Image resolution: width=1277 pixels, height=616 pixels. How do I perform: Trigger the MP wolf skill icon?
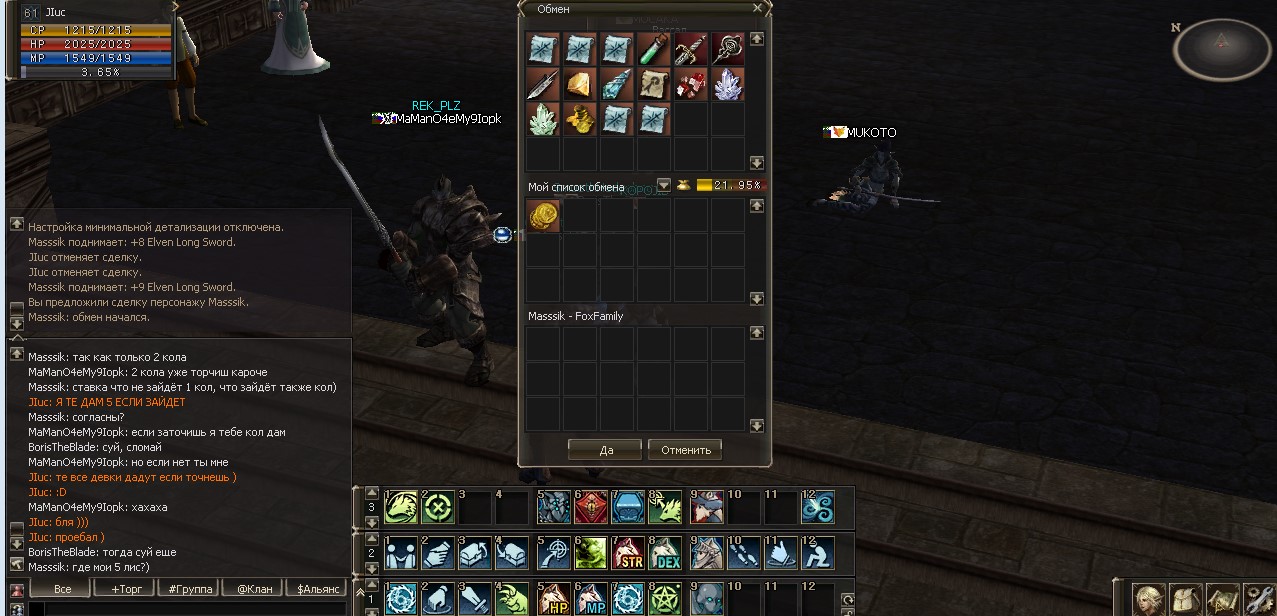591,599
